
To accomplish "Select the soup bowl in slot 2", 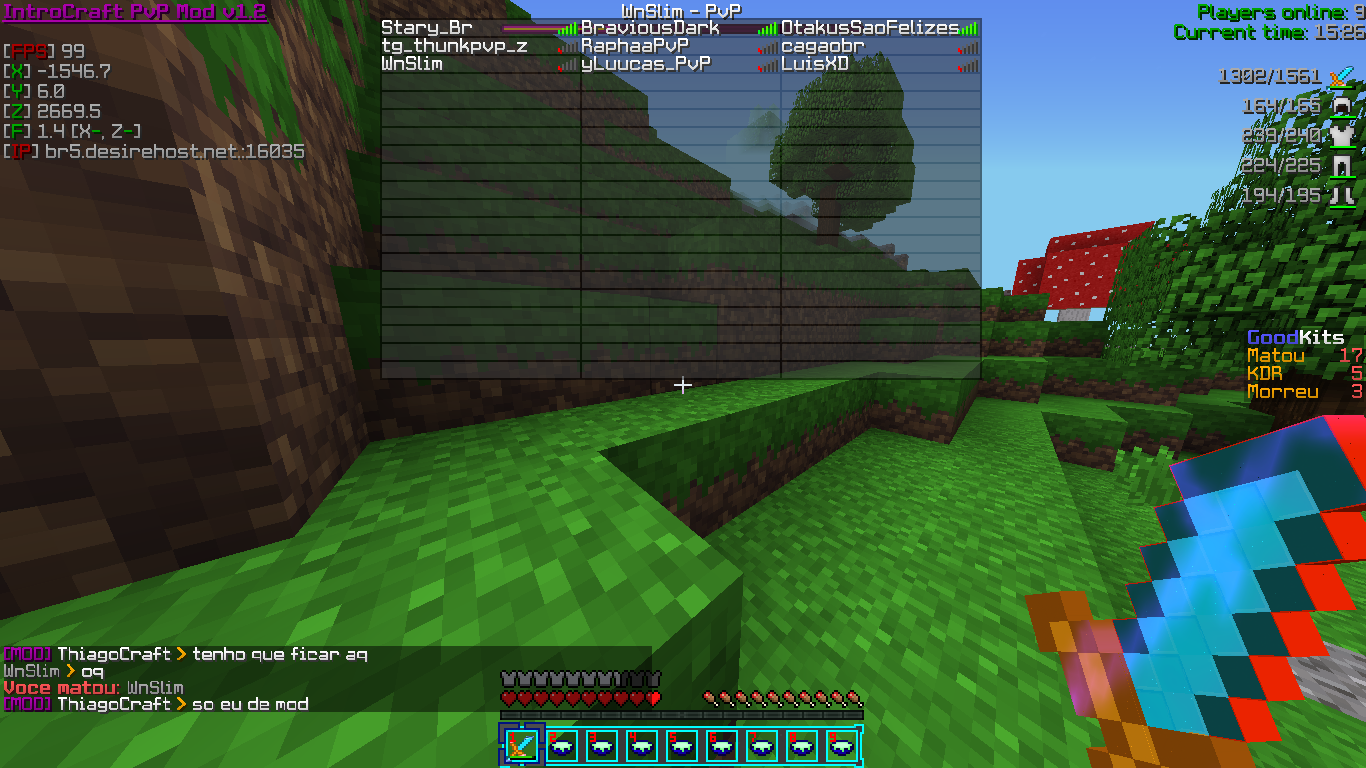I will (561, 745).
